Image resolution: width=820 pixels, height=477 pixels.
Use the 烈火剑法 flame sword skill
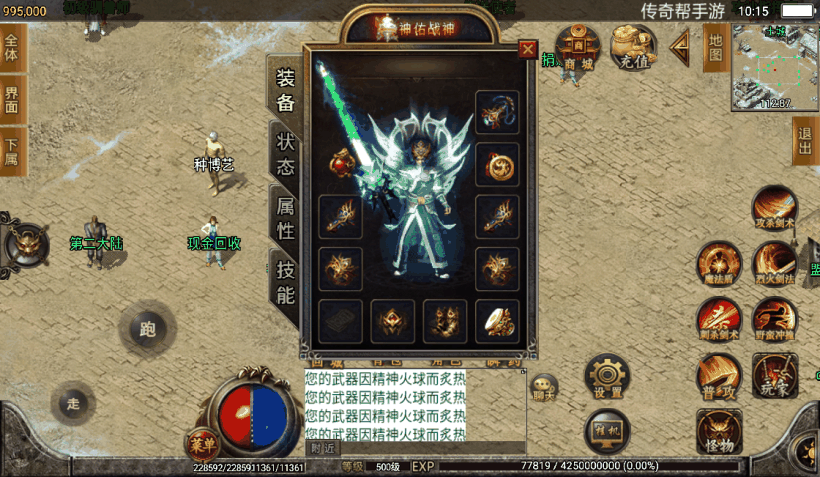click(774, 263)
